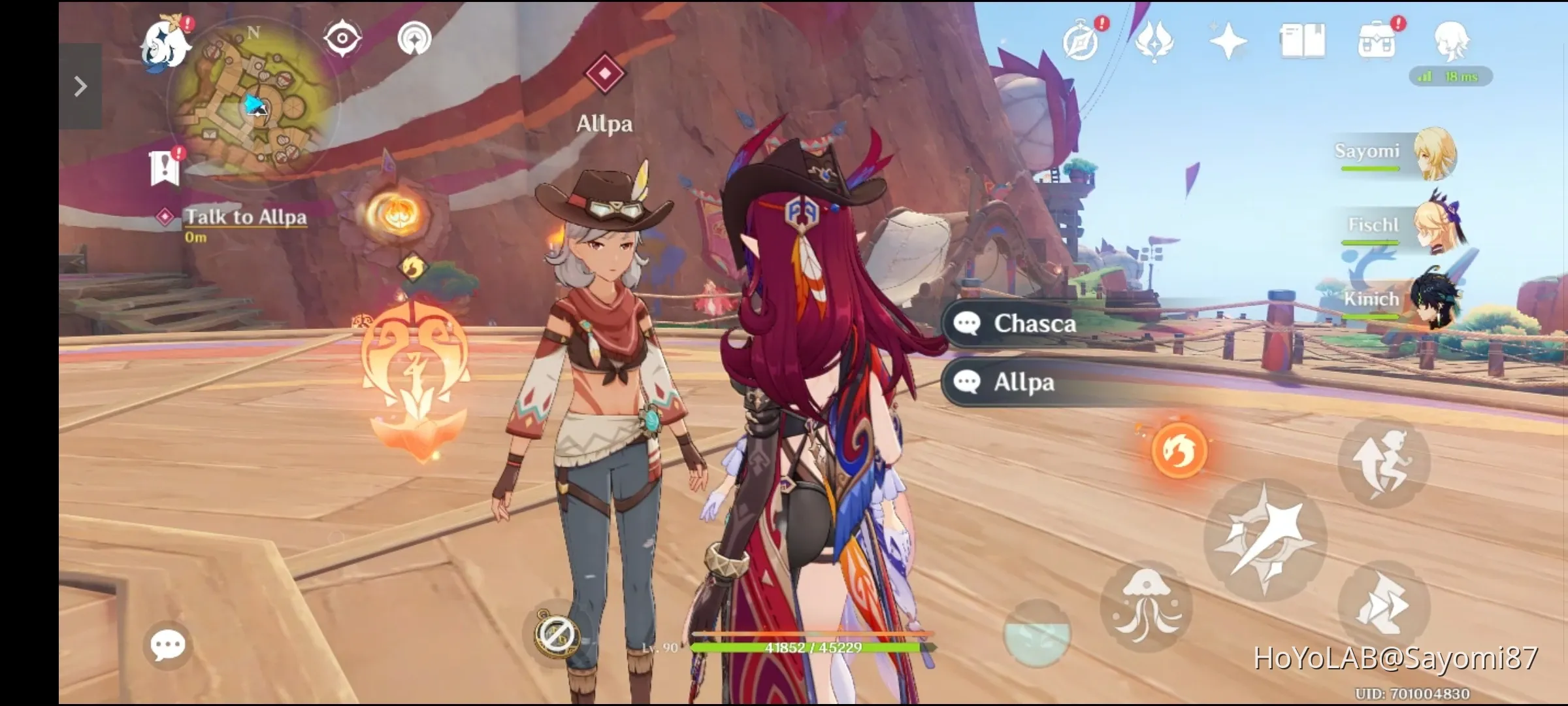Activate Chasca's elemental skill
1568x706 pixels.
point(1179,451)
